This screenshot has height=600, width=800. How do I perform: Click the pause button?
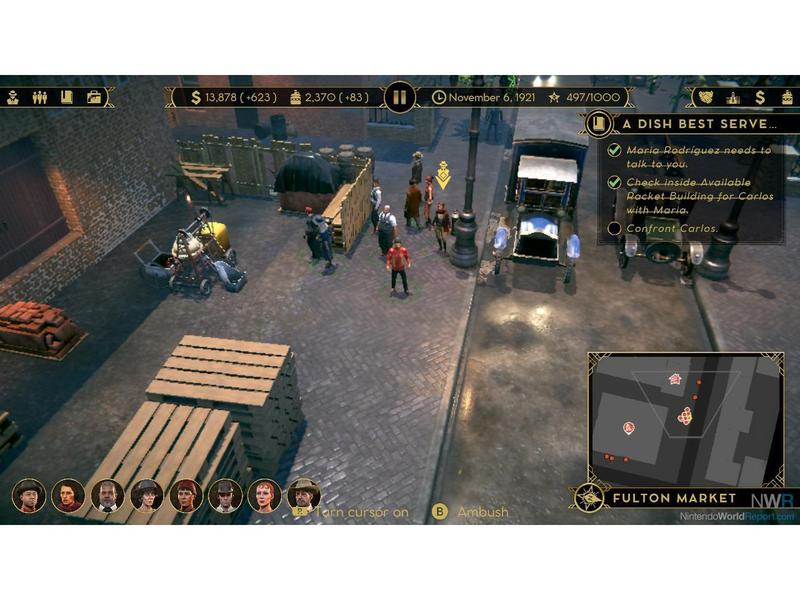[399, 97]
